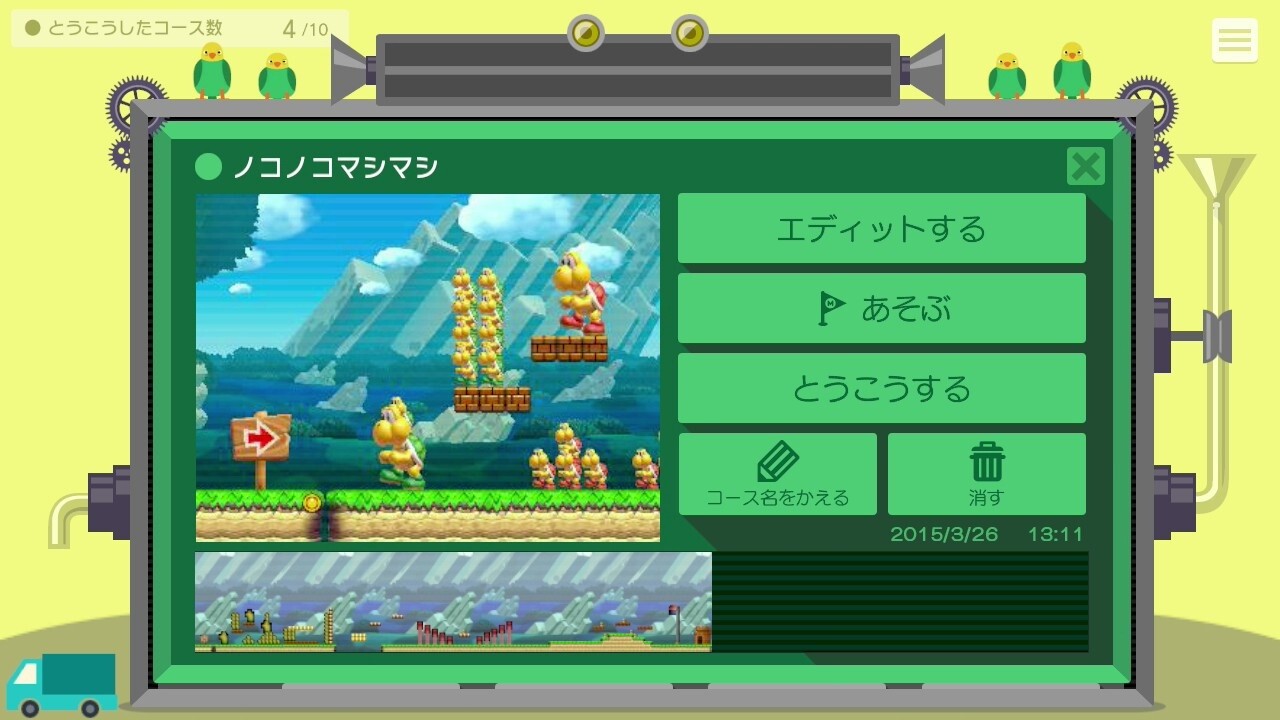Start playing the course via あそぶ
This screenshot has width=1280, height=720.
click(x=882, y=307)
